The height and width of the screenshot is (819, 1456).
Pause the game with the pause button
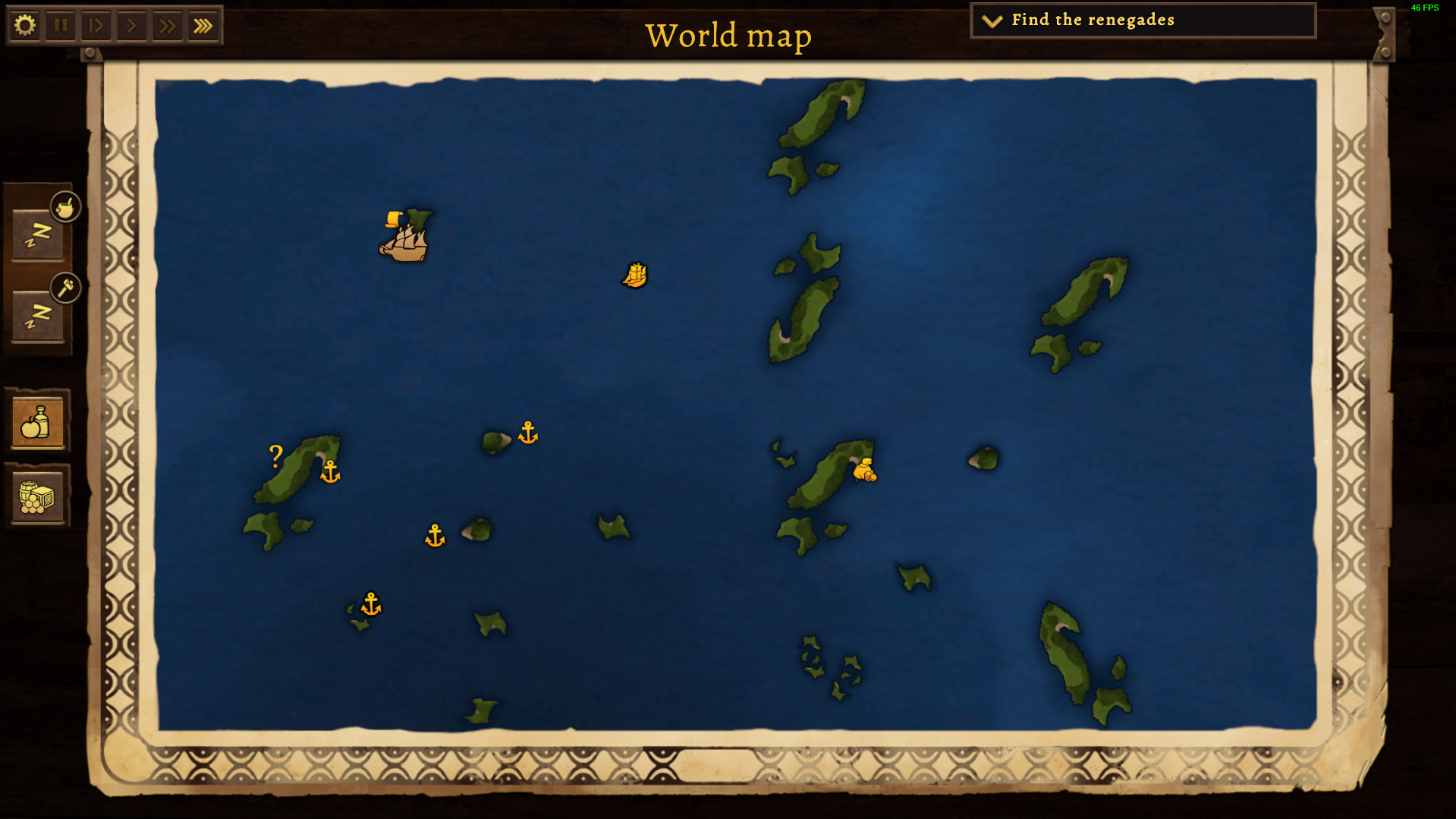tap(61, 25)
